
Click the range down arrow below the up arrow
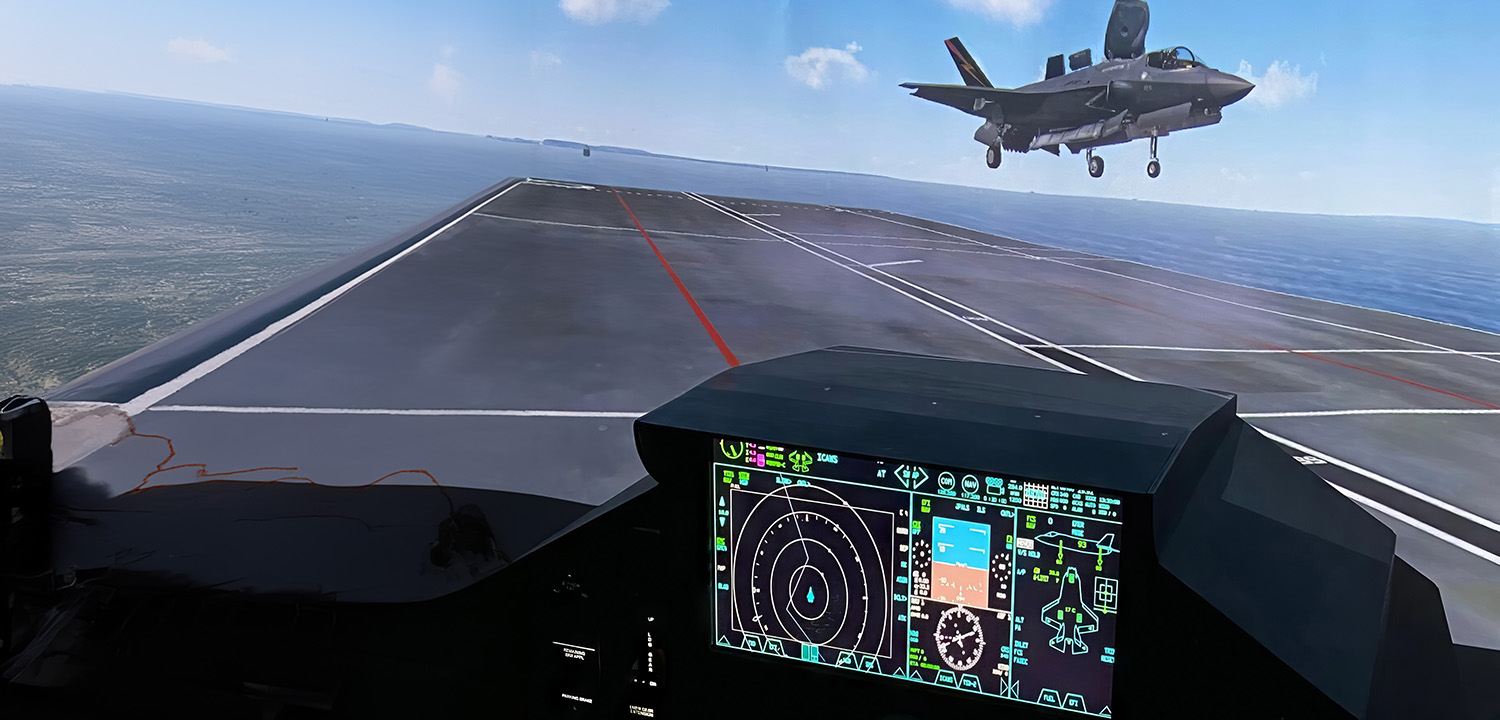coord(721,522)
